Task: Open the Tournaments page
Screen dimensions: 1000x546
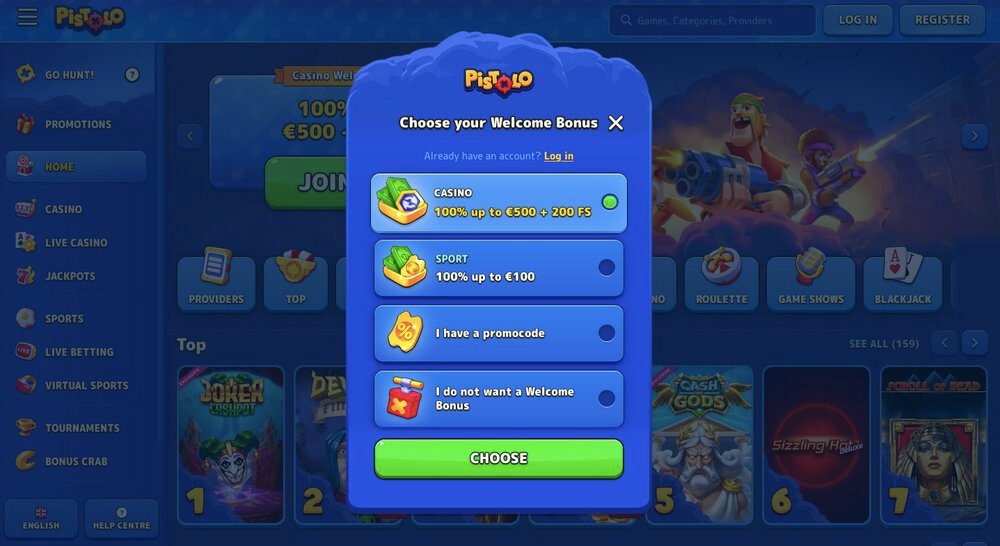Action: click(82, 428)
